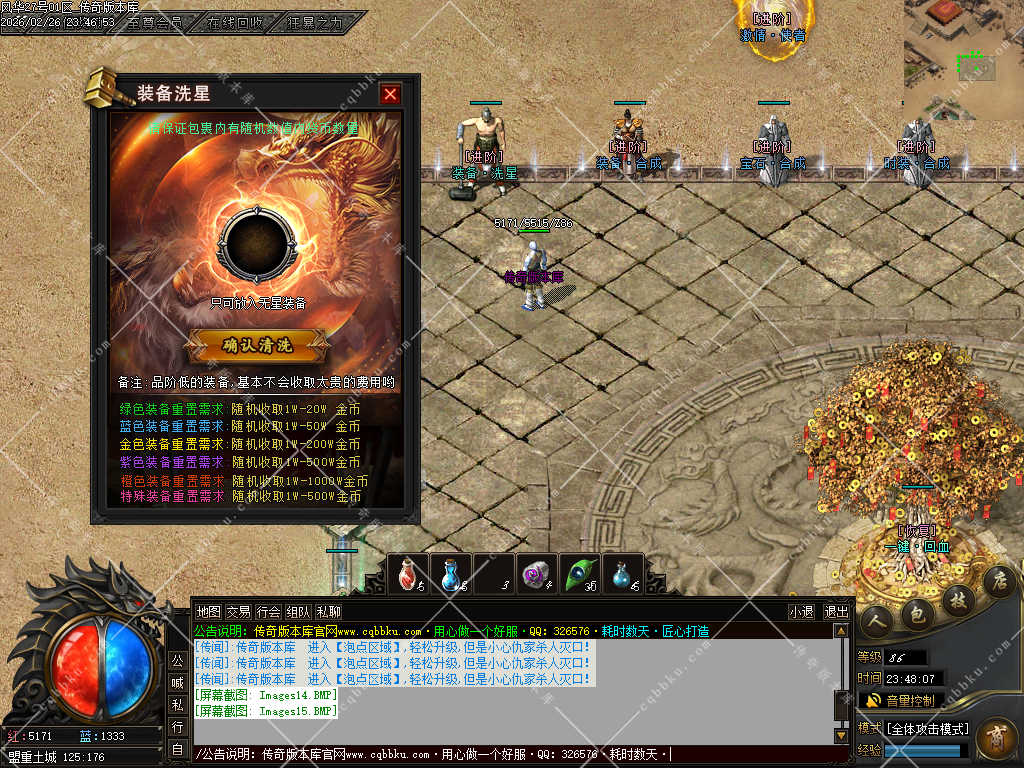The height and width of the screenshot is (768, 1024).
Task: Close the 装备洗星 equipment window
Action: tap(390, 94)
